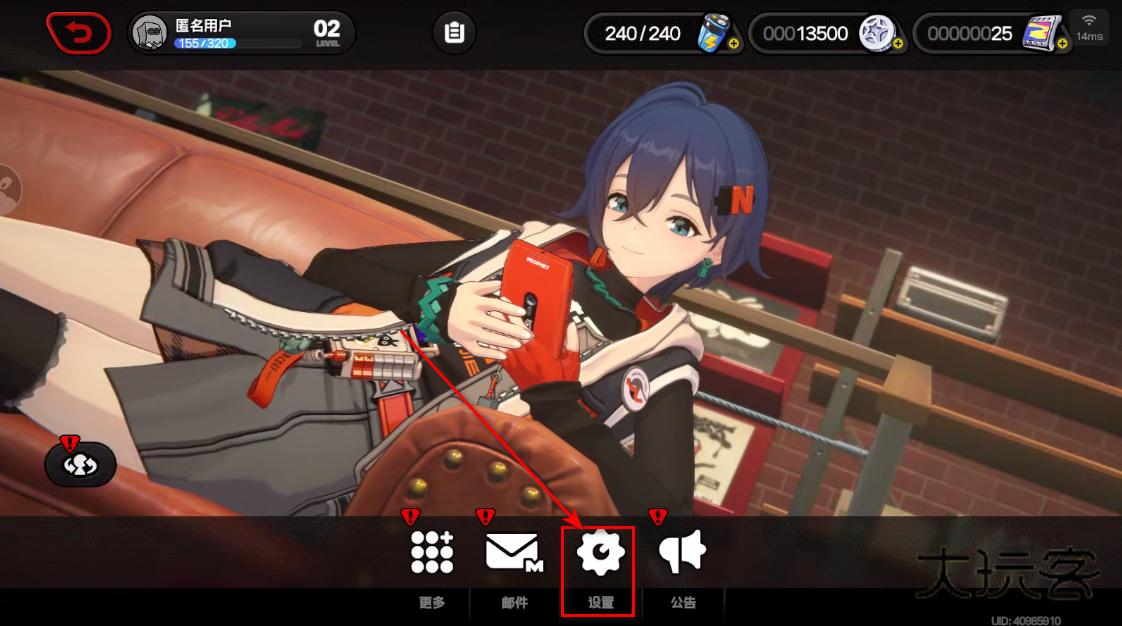The width and height of the screenshot is (1122, 626).
Task: Open the clipboard icon button
Action: [454, 33]
